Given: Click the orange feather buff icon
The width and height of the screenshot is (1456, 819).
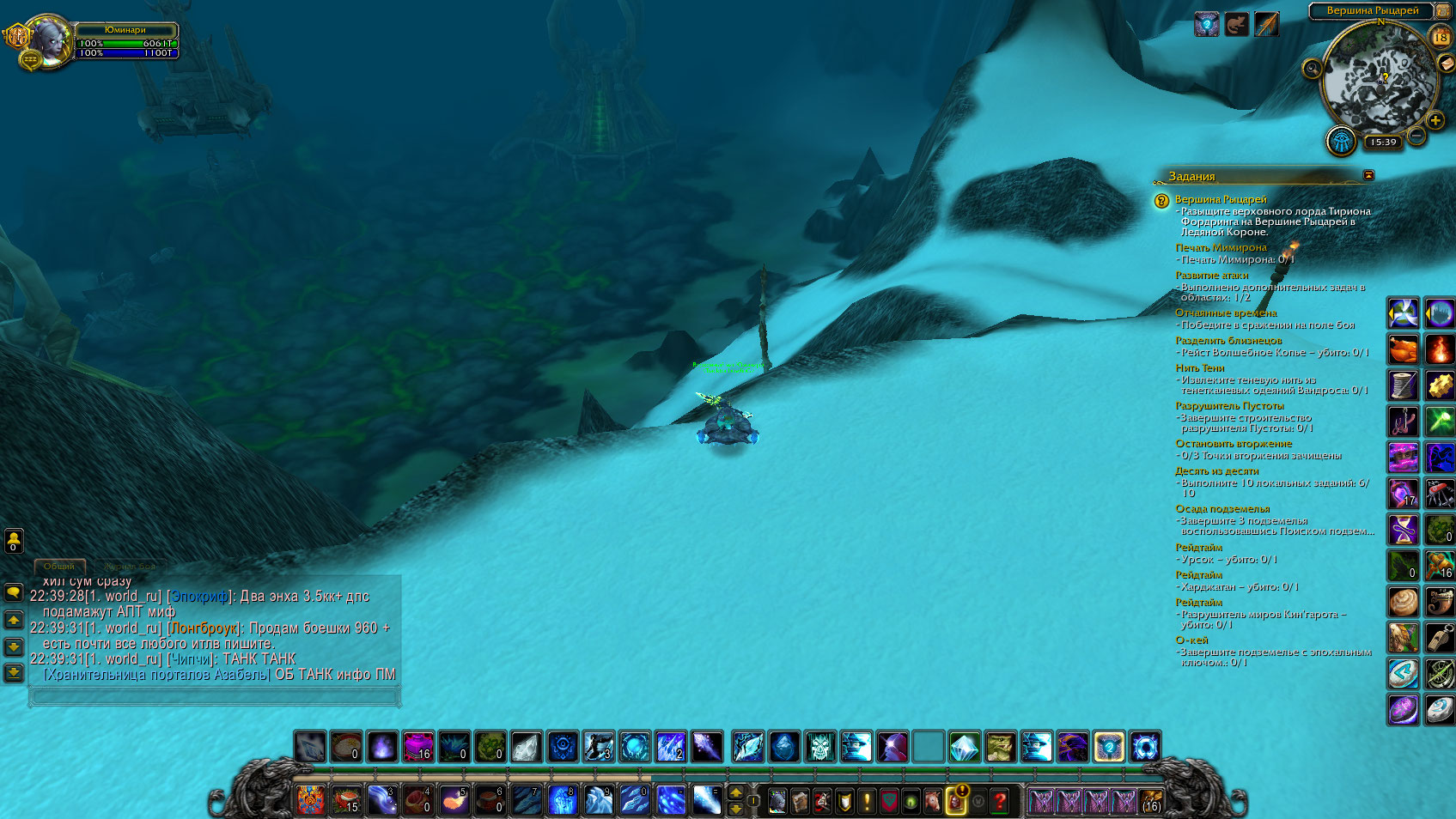Looking at the screenshot, I should 1266,24.
